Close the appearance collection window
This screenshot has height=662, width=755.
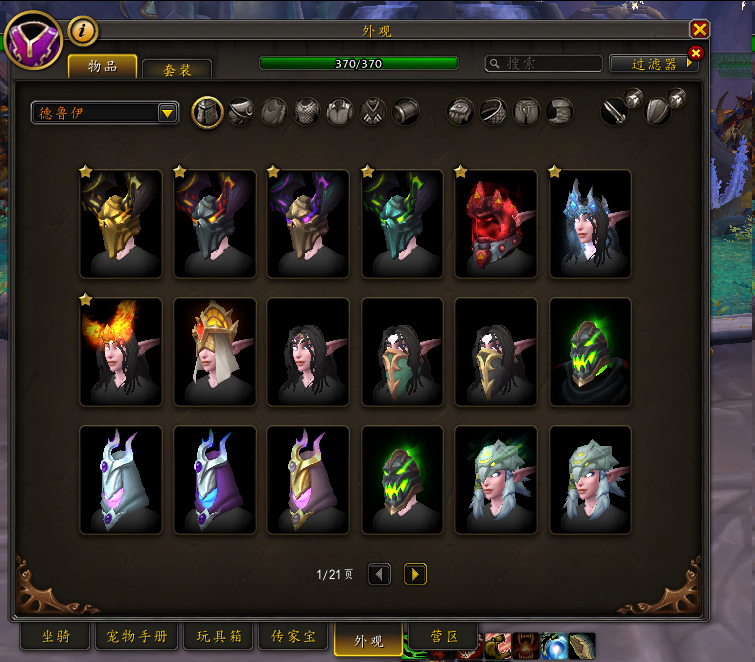tap(700, 30)
